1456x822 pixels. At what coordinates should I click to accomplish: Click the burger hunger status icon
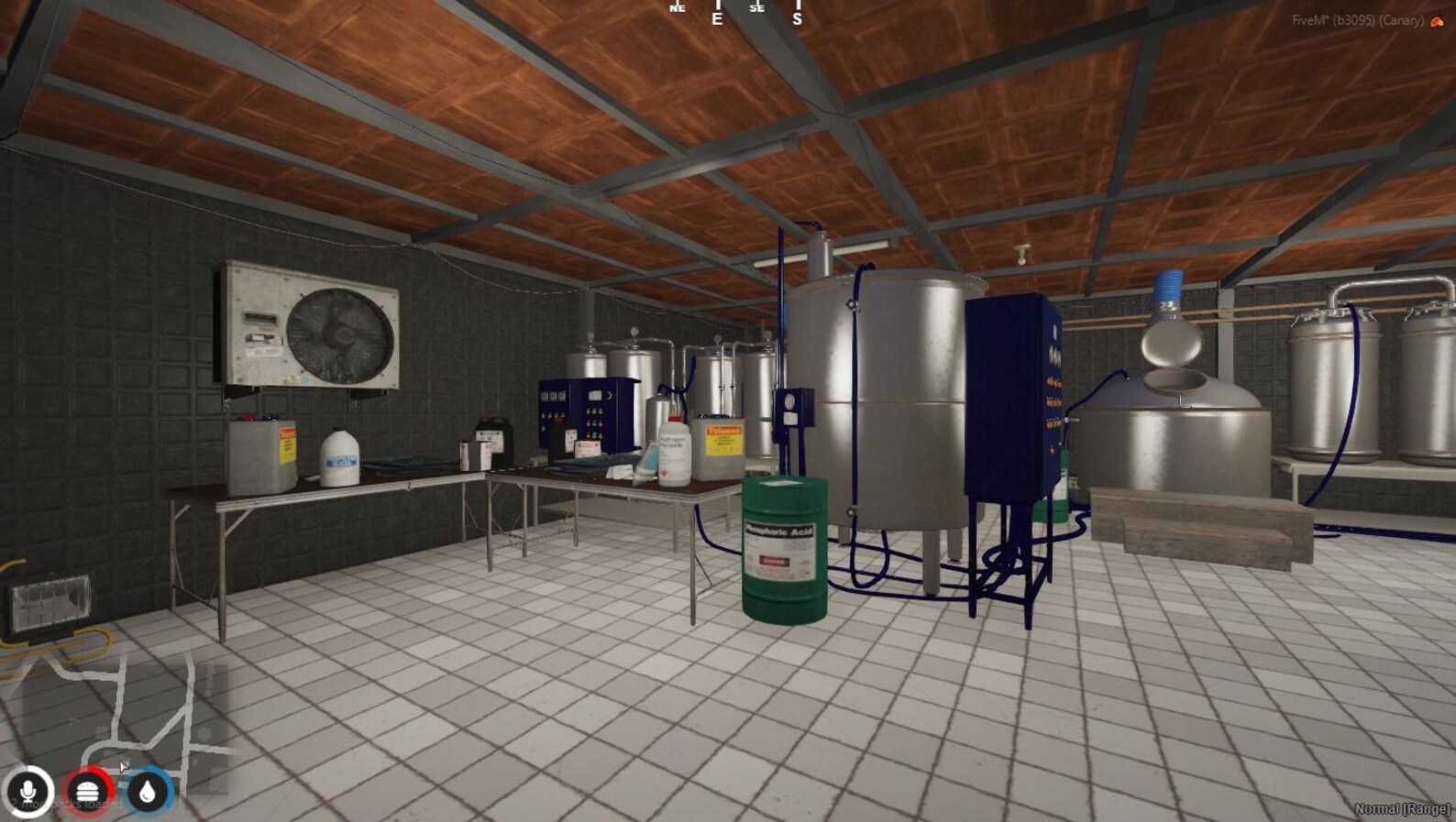click(x=87, y=794)
